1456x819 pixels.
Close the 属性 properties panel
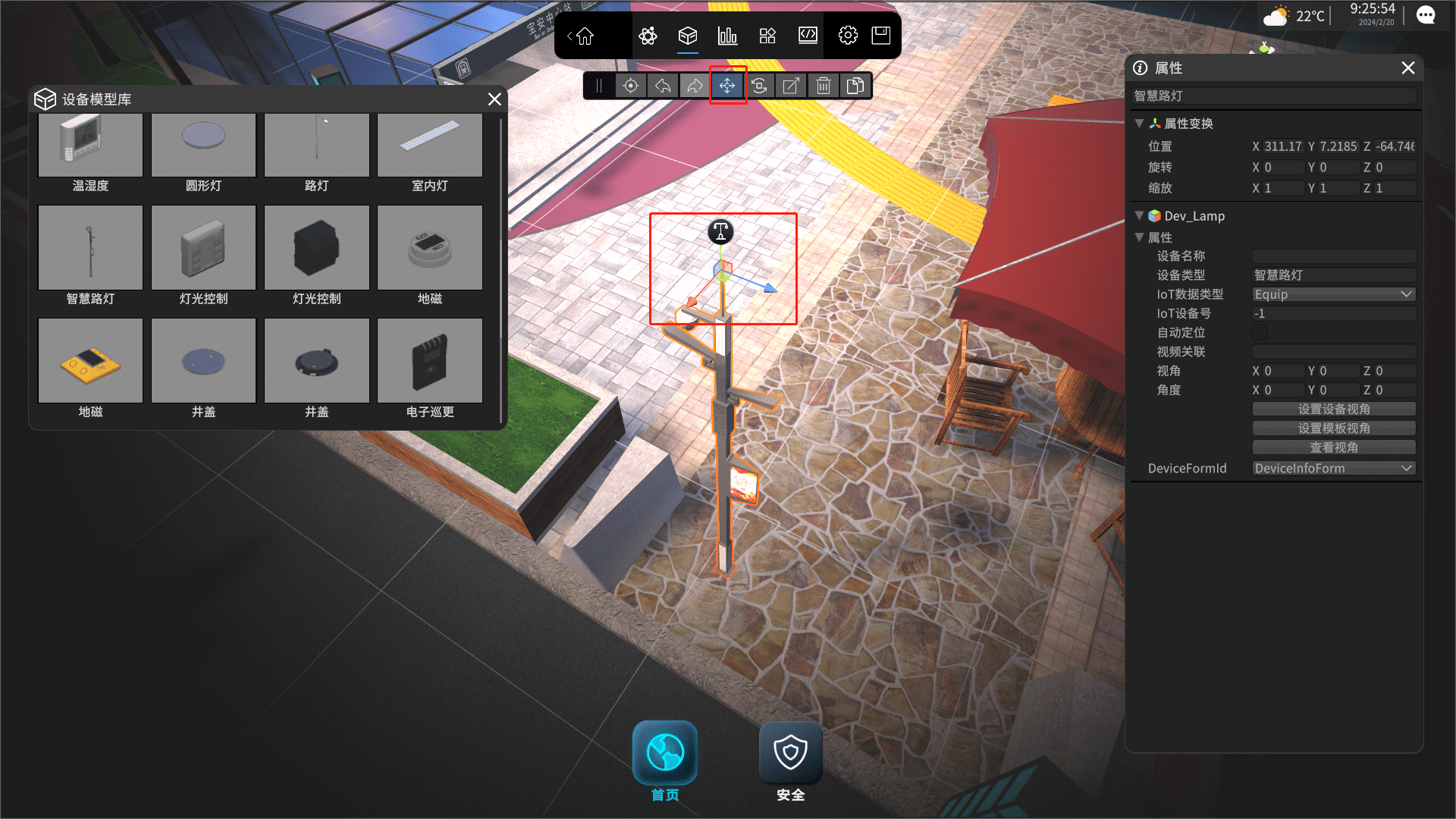[1408, 68]
